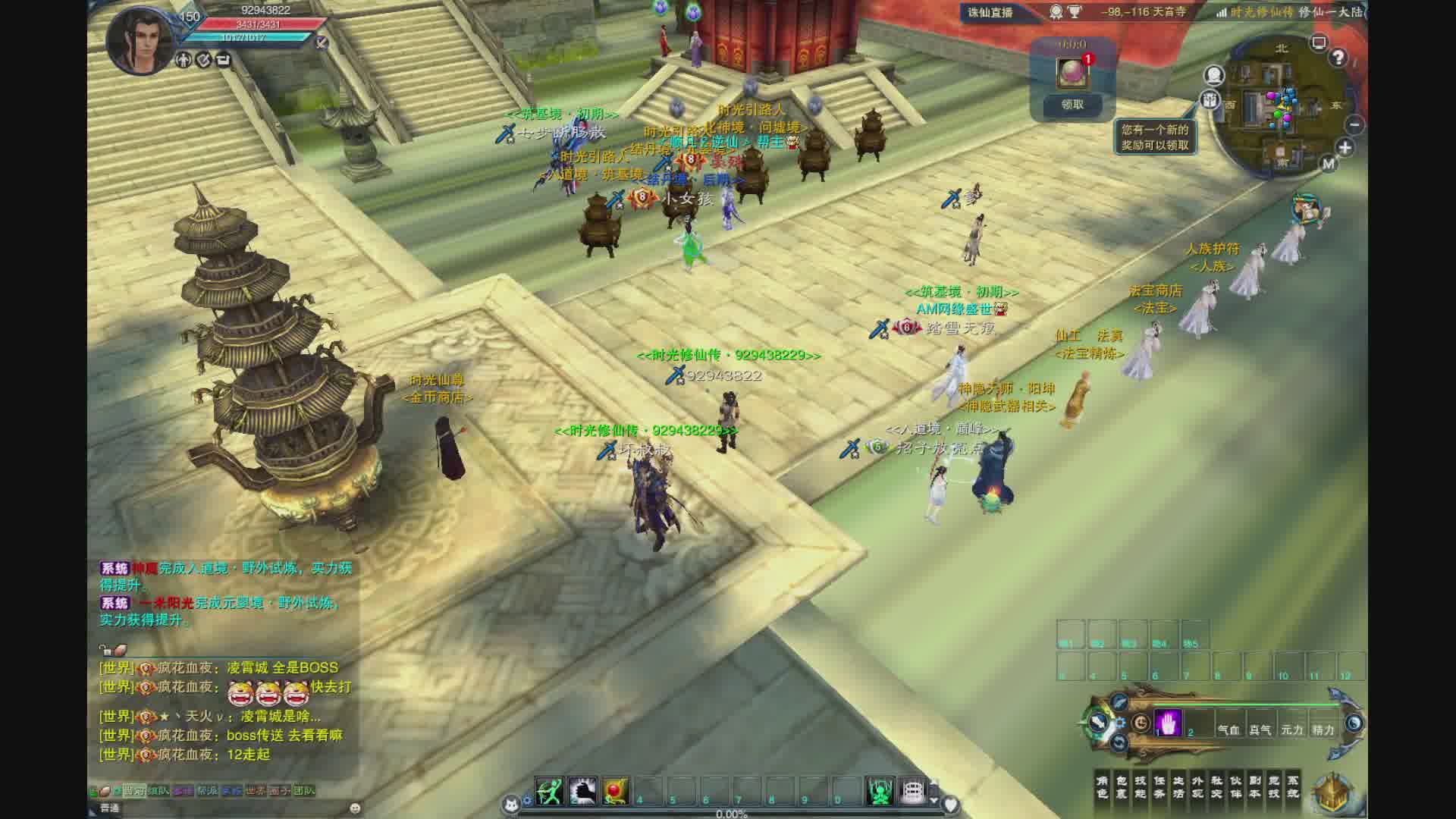
Task: Open the 角色 character menu
Action: (x=1103, y=786)
